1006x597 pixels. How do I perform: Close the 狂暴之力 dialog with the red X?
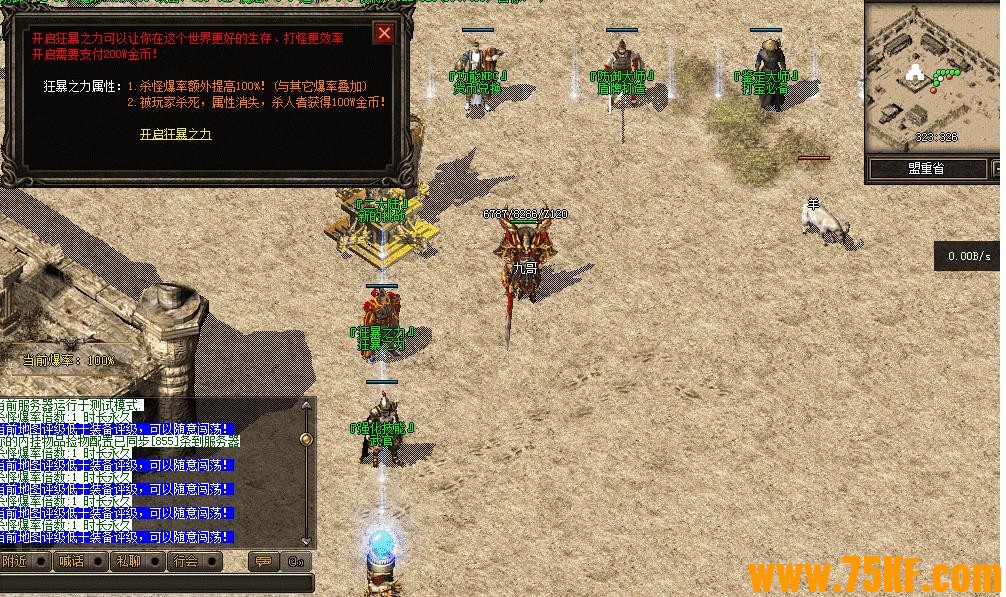(383, 34)
